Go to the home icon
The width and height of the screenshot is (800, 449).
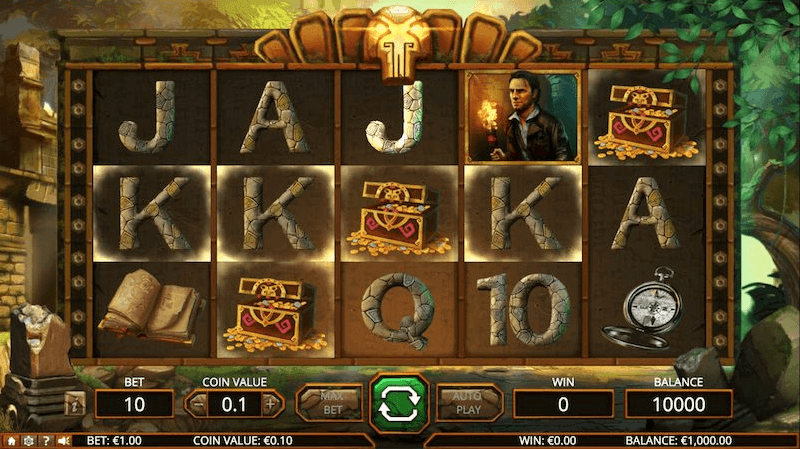tap(11, 440)
